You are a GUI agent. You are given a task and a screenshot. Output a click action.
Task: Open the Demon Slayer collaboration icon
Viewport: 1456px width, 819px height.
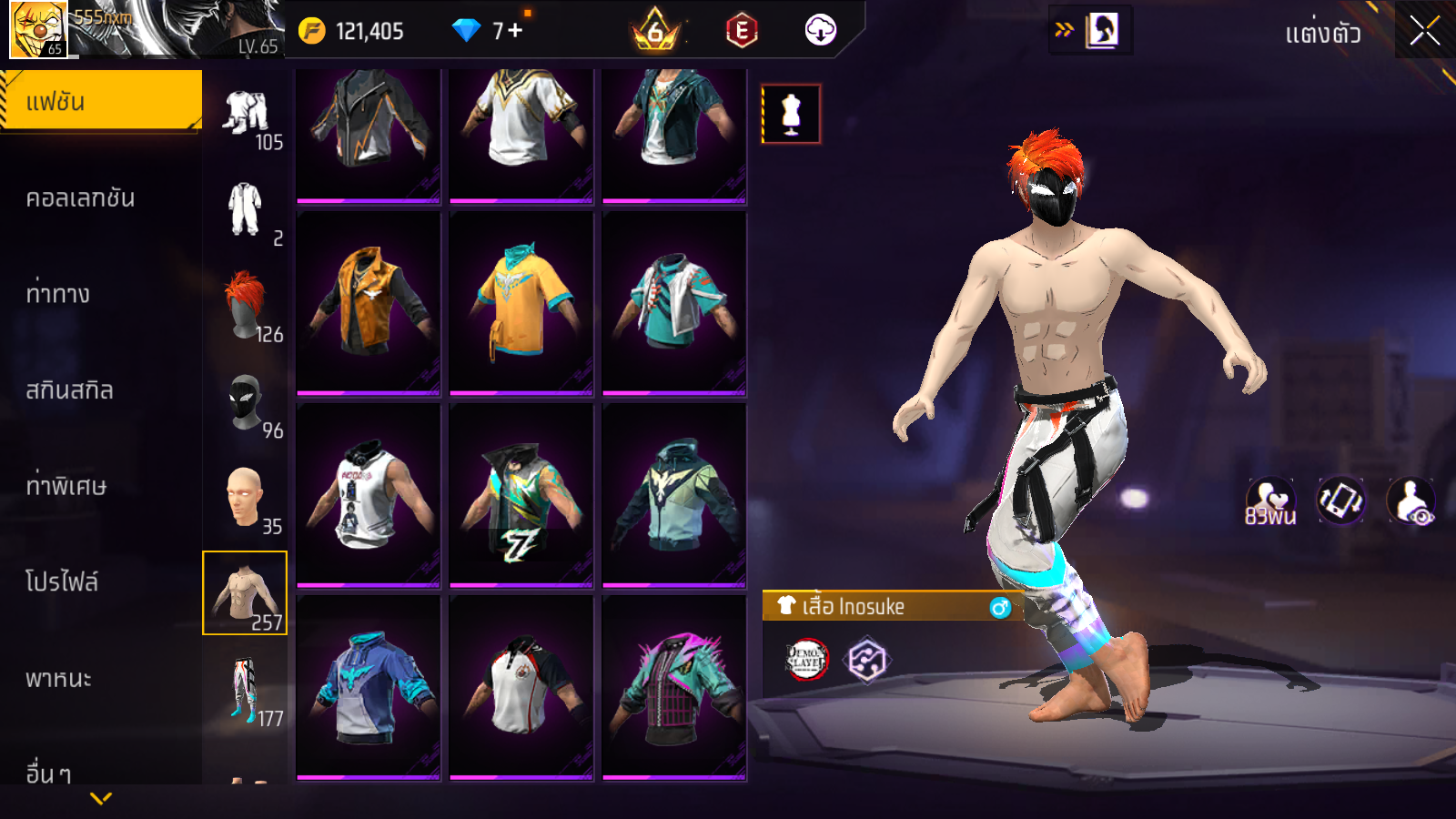click(x=806, y=660)
